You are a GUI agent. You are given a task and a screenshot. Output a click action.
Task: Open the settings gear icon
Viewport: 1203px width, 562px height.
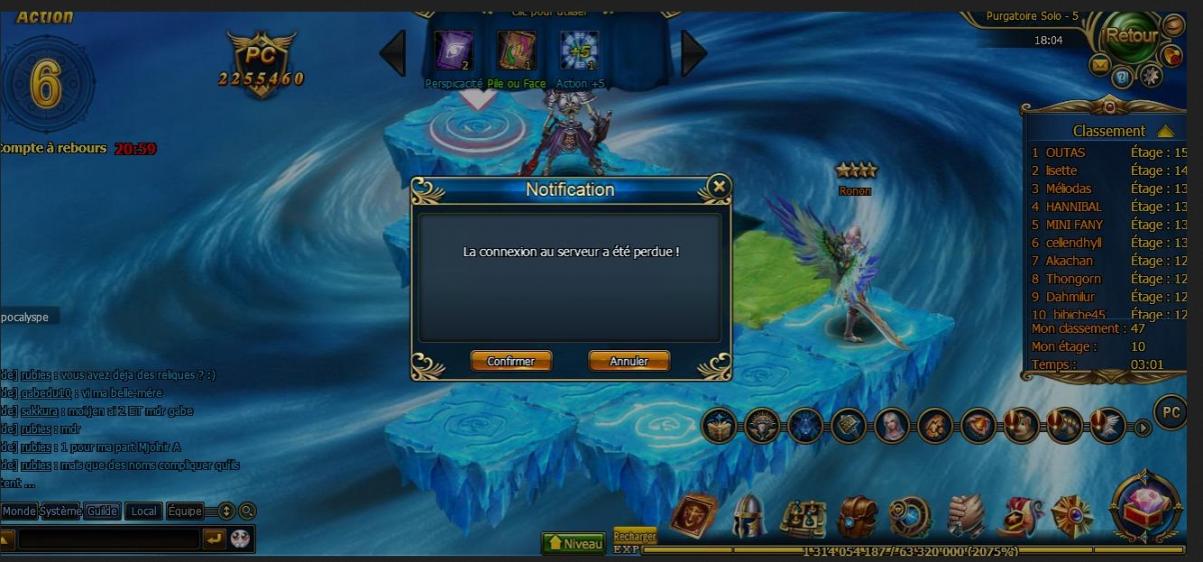(x=1151, y=75)
